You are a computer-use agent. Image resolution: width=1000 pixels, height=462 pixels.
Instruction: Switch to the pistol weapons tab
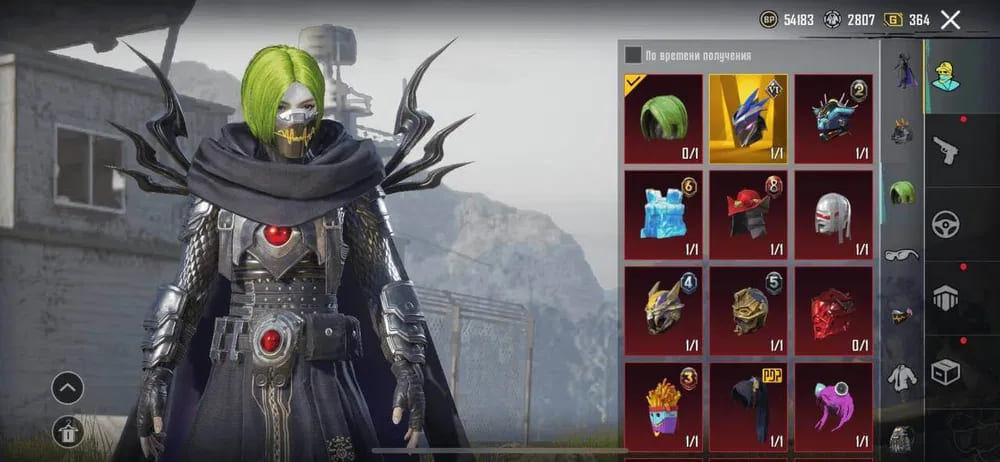(946, 150)
